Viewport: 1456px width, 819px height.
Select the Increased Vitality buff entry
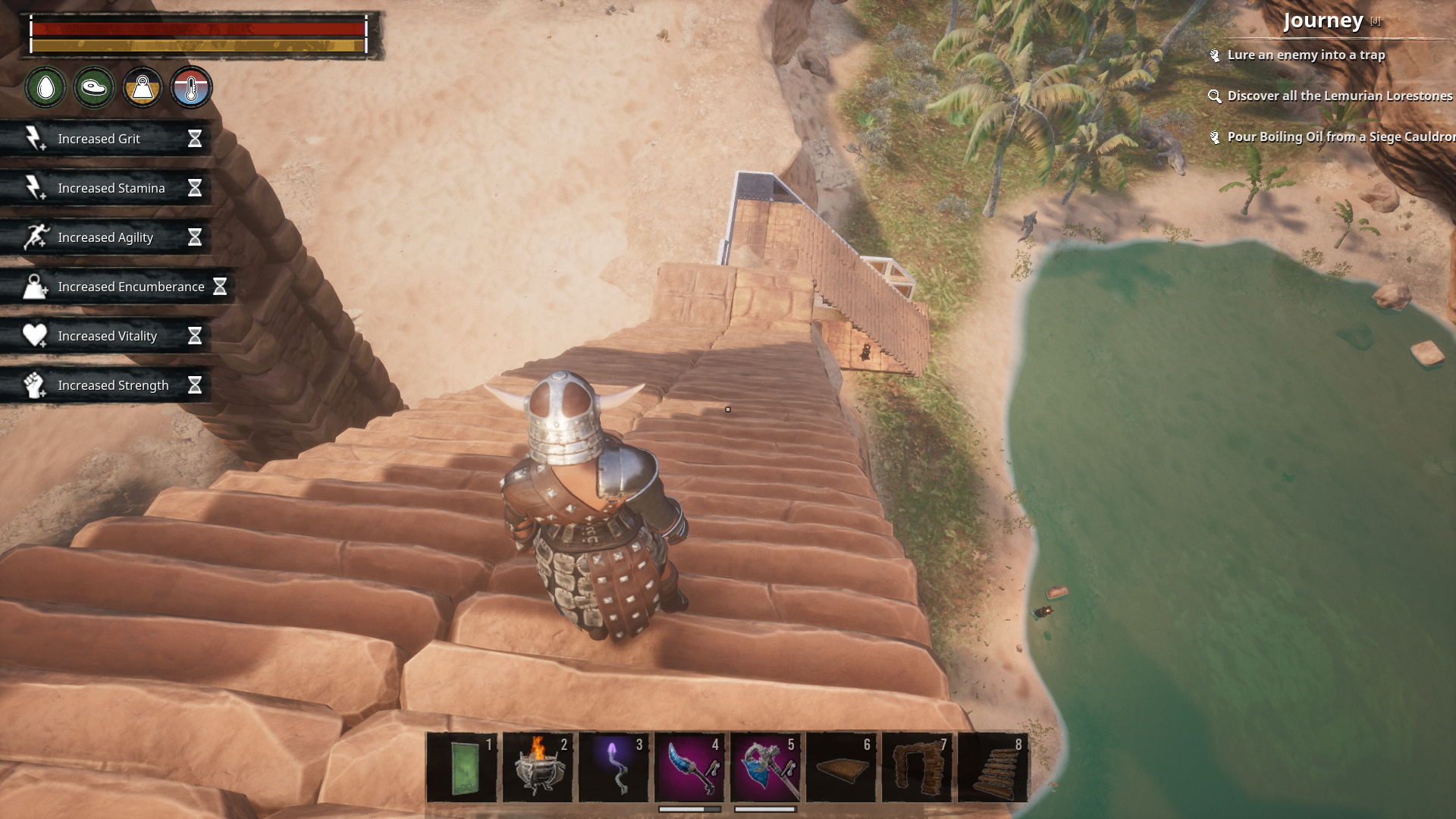(x=107, y=336)
